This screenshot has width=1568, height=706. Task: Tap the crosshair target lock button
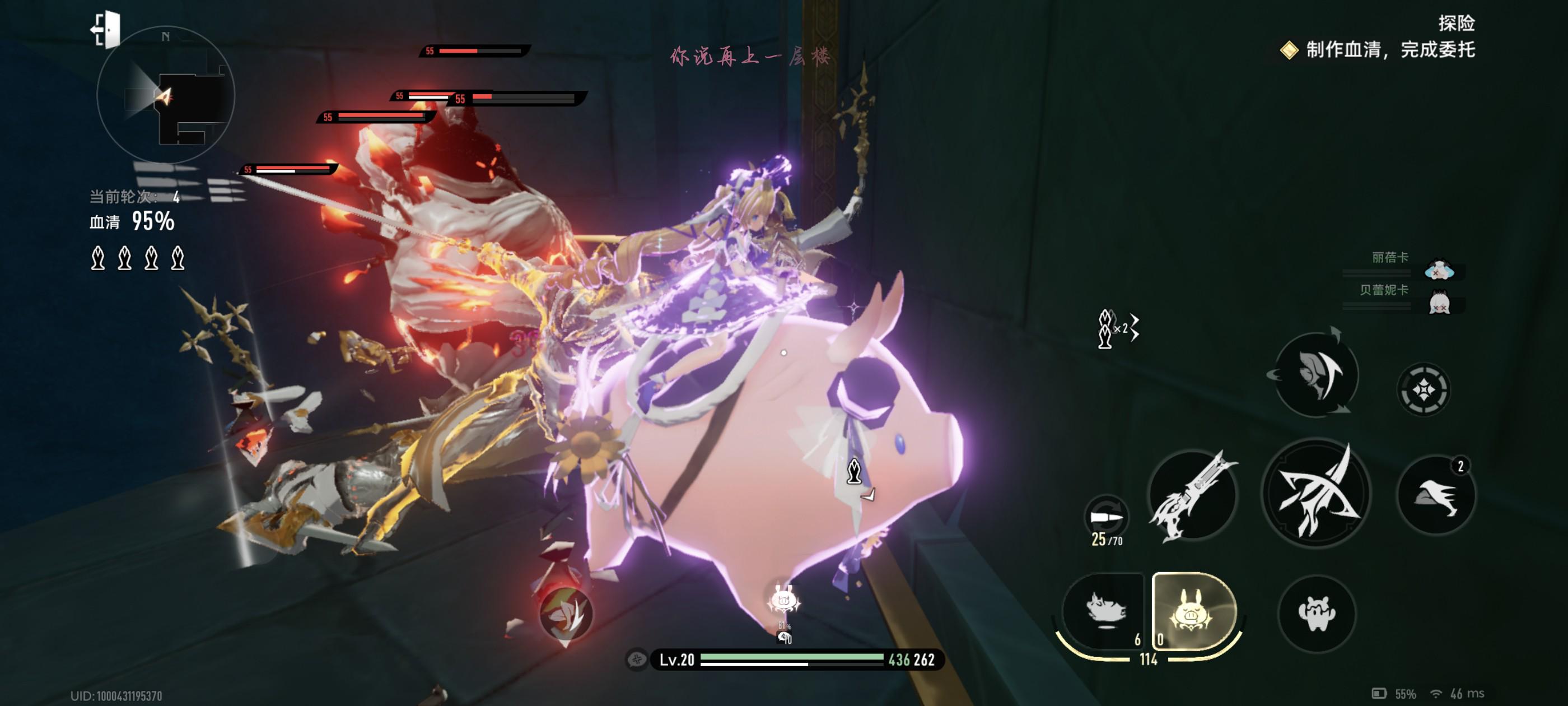coord(1423,389)
